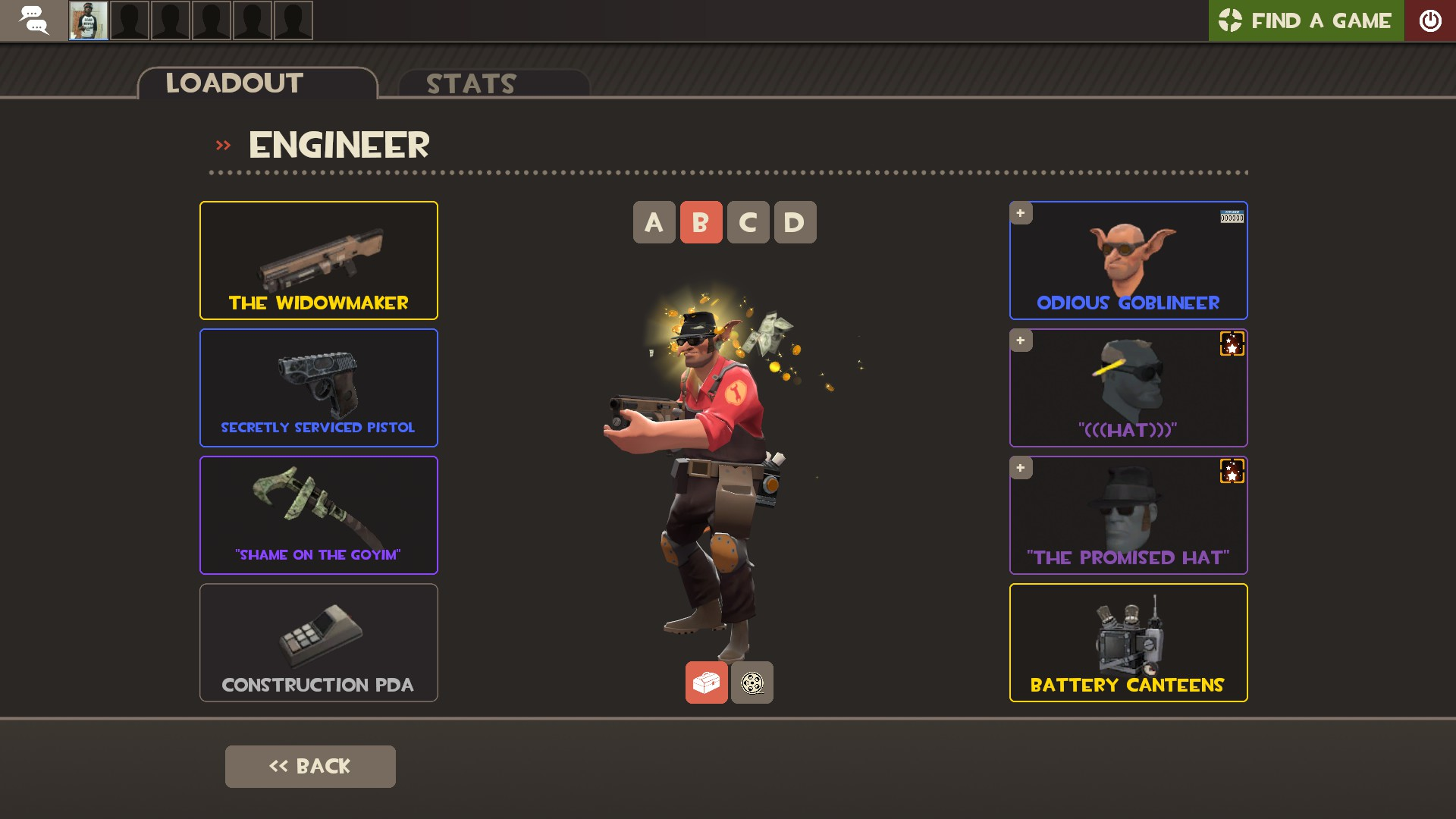Viewport: 1456px width, 819px height.
Task: Click the red power quit button
Action: pos(1430,20)
